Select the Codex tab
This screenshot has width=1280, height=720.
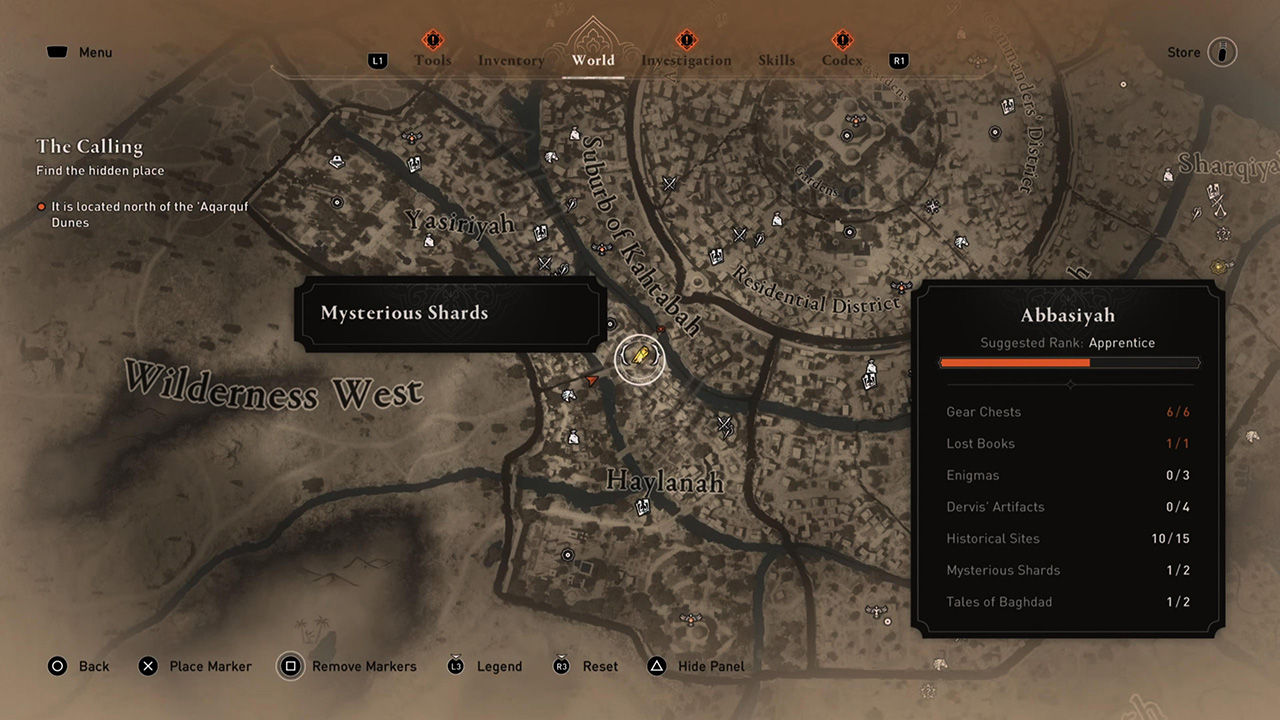point(841,60)
